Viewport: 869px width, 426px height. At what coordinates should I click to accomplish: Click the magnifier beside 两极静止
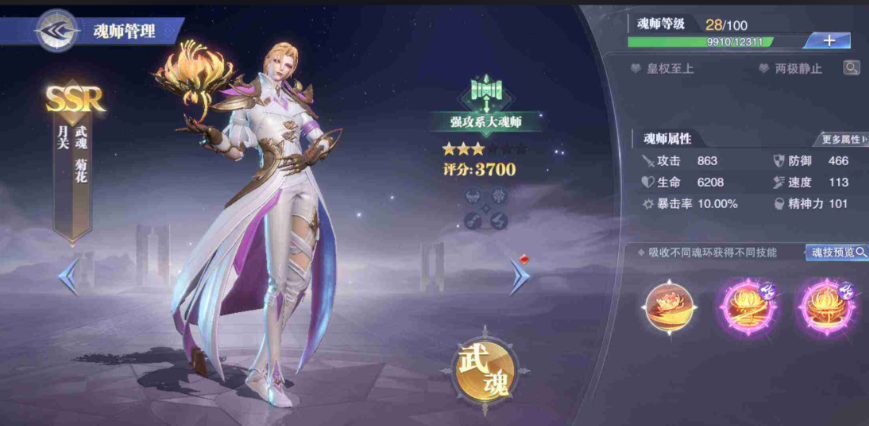[x=851, y=68]
